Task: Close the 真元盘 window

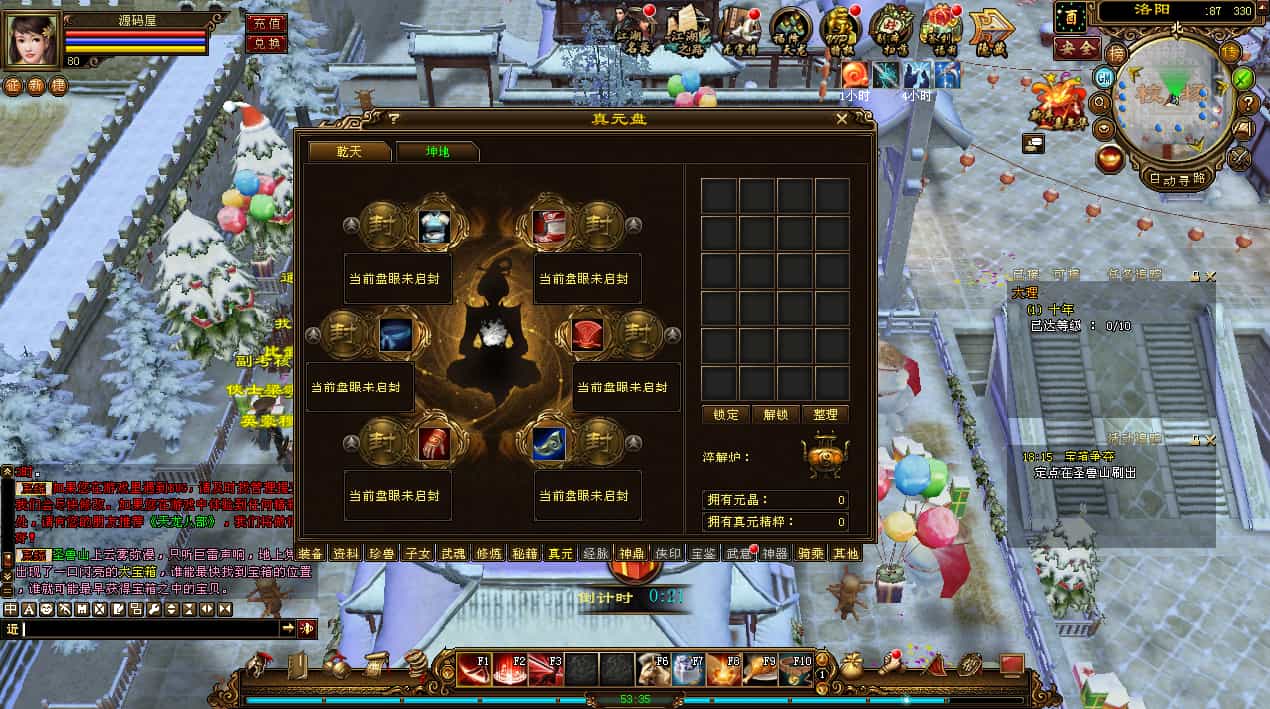Action: coord(842,119)
